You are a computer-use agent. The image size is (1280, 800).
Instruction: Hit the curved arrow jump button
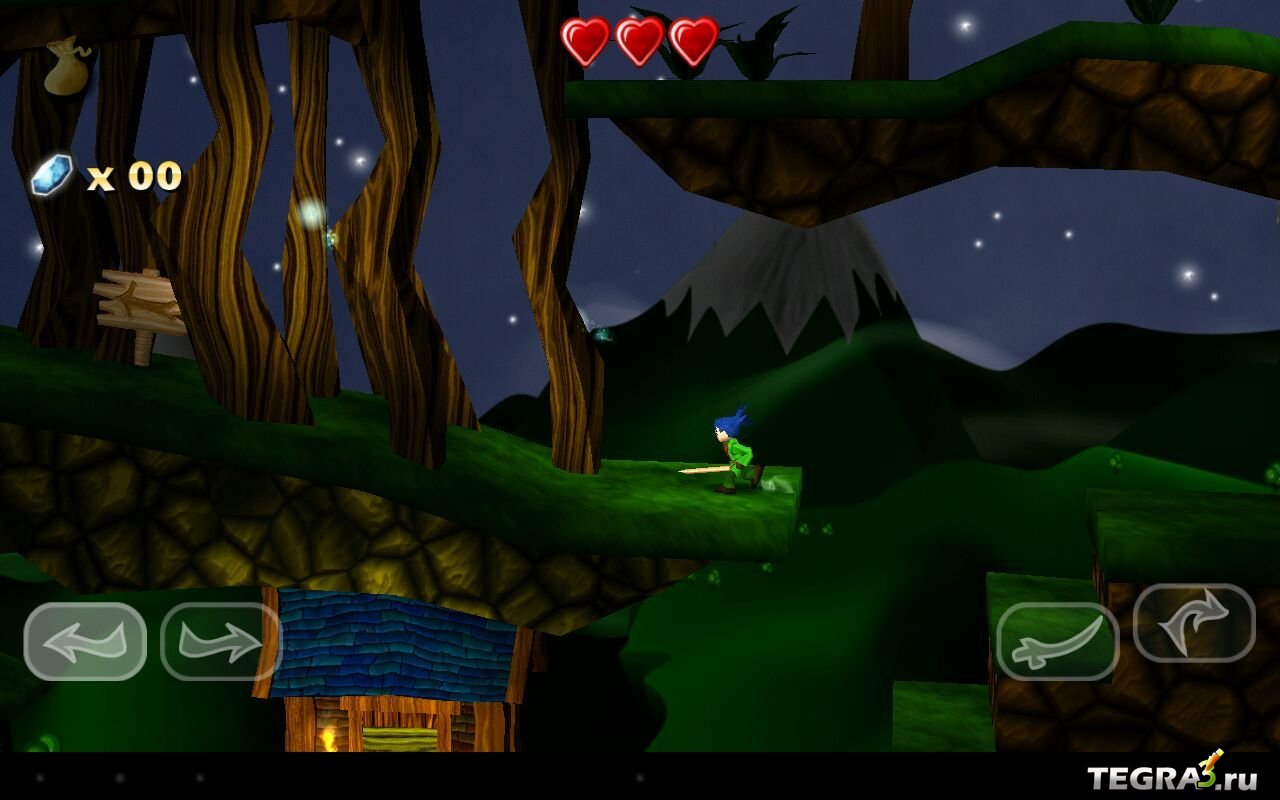pyautogui.click(x=1194, y=623)
